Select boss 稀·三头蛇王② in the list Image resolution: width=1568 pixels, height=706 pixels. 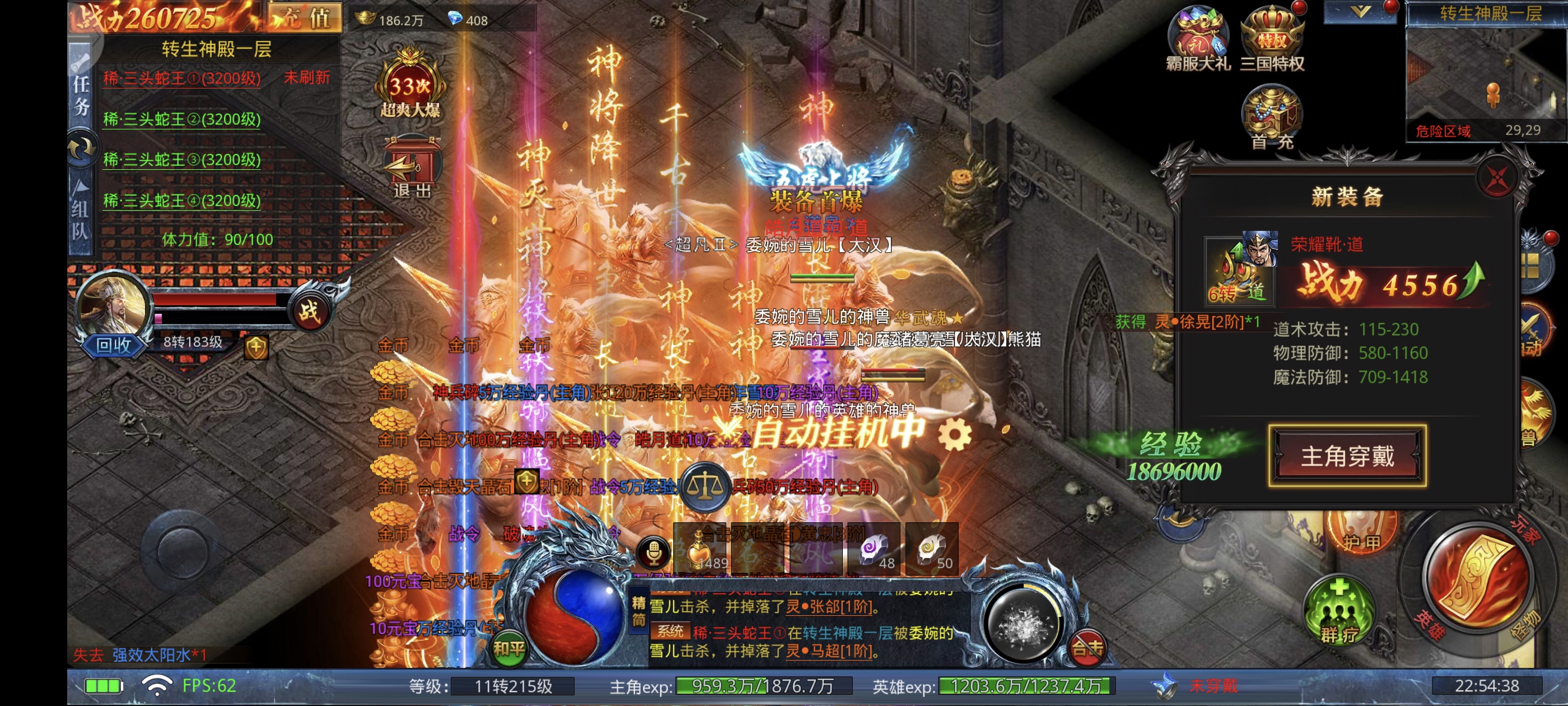[181, 119]
